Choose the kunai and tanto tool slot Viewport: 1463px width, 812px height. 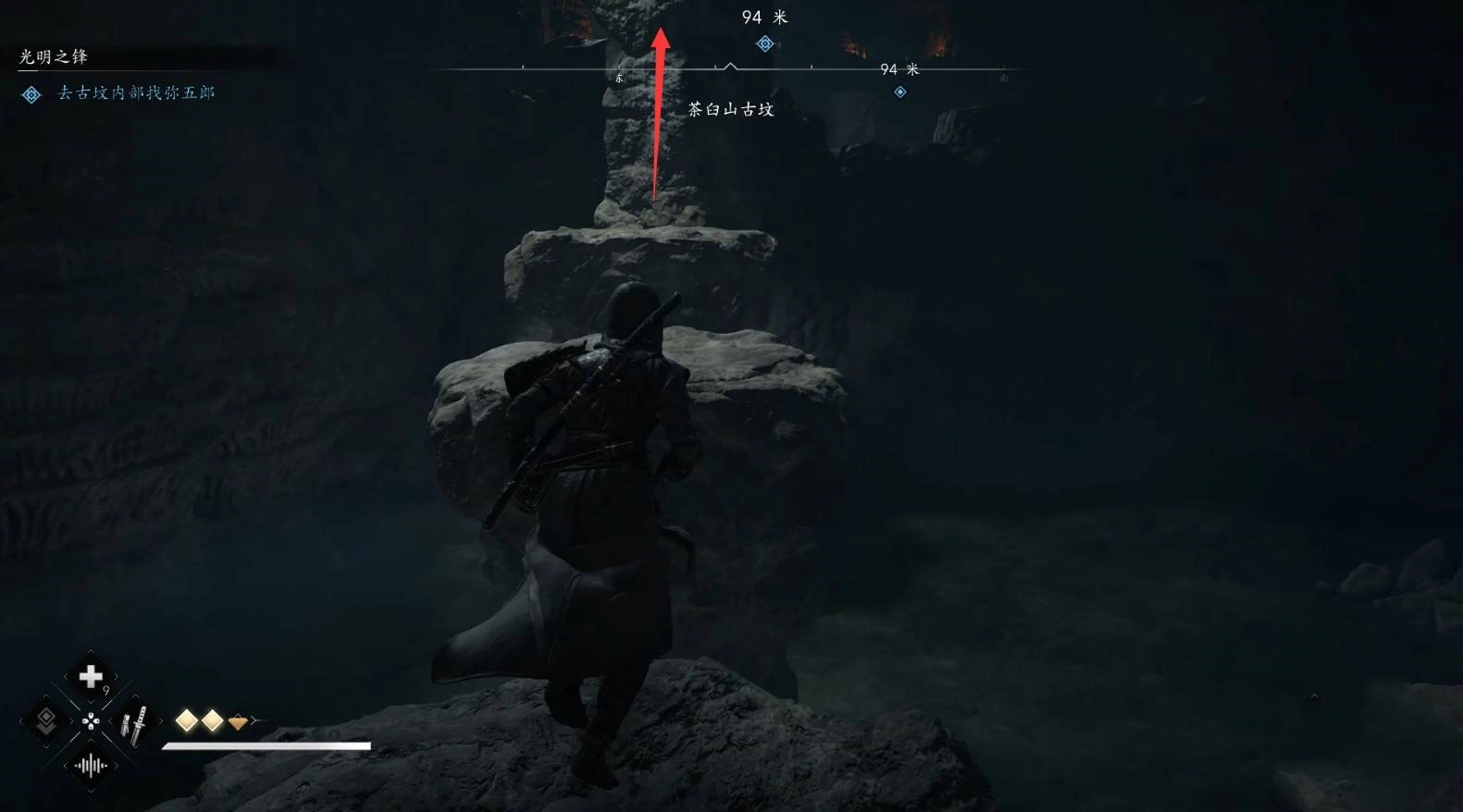coord(135,723)
